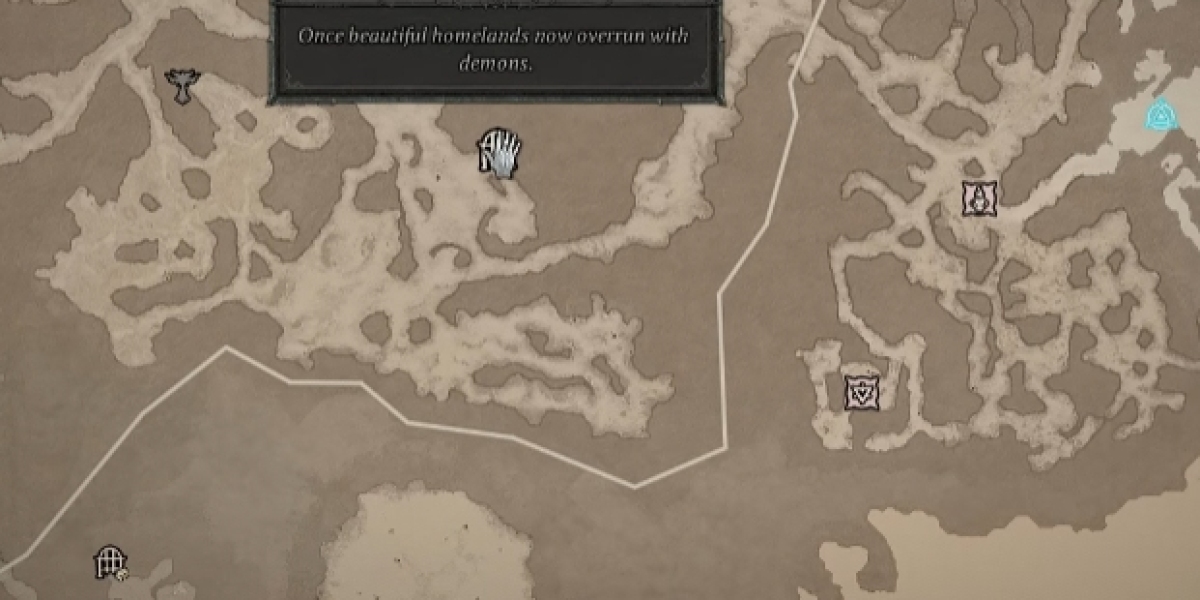Click the dungeon gate map marker
Viewport: 1200px width, 600px height.
pyautogui.click(x=108, y=562)
